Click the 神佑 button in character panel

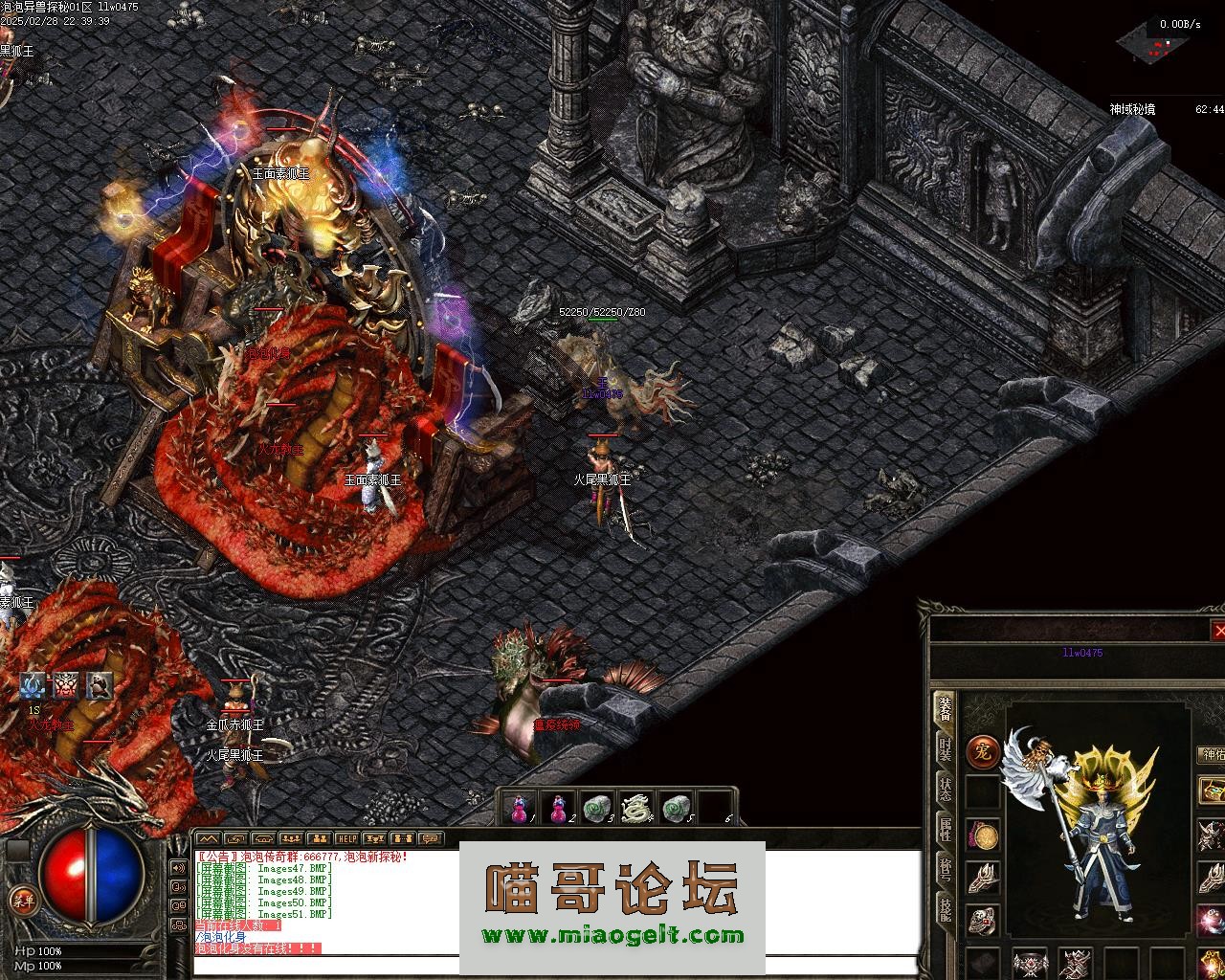[x=1212, y=755]
